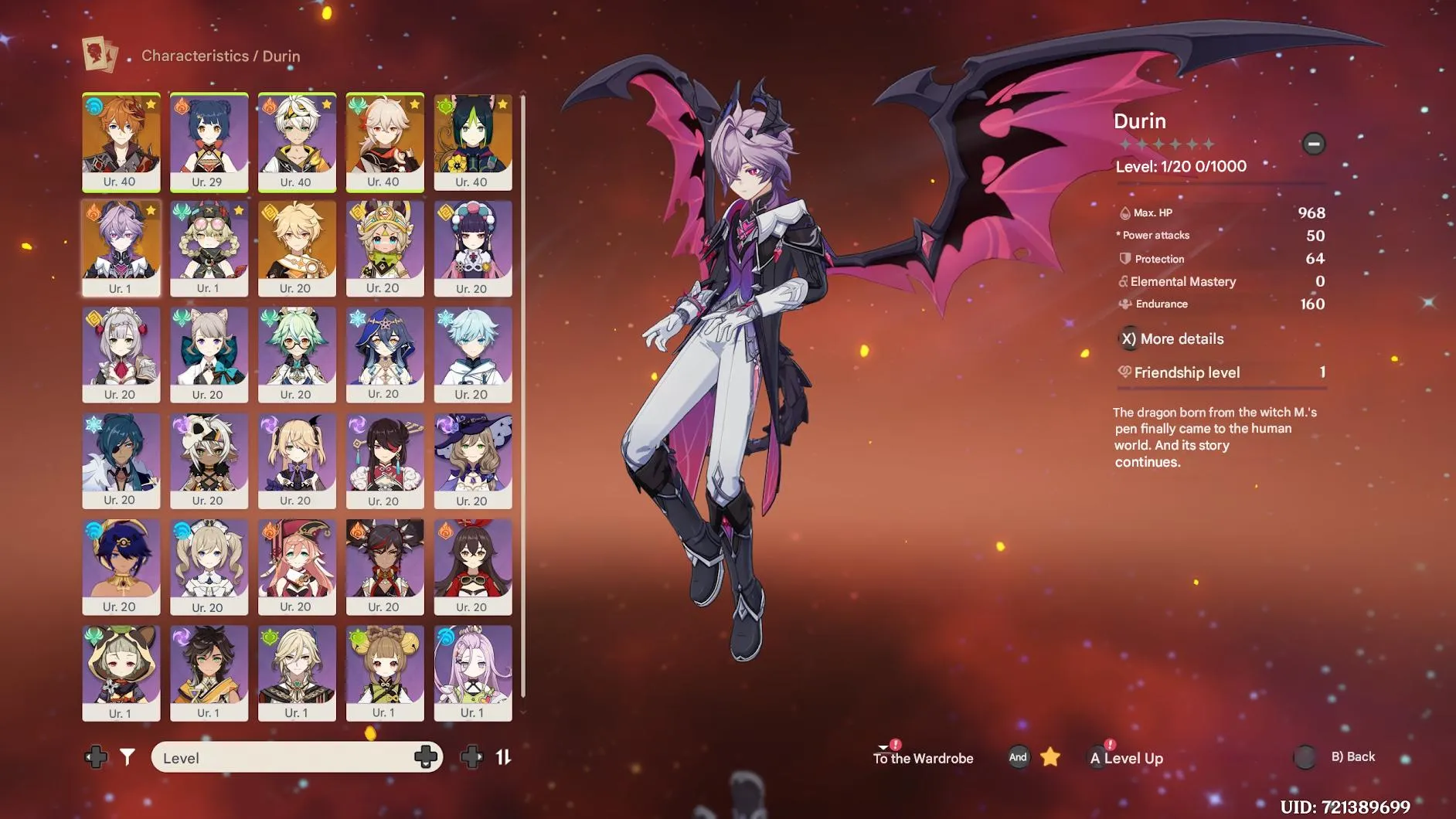
Task: Choose Noelle's portrait
Action: (121, 354)
